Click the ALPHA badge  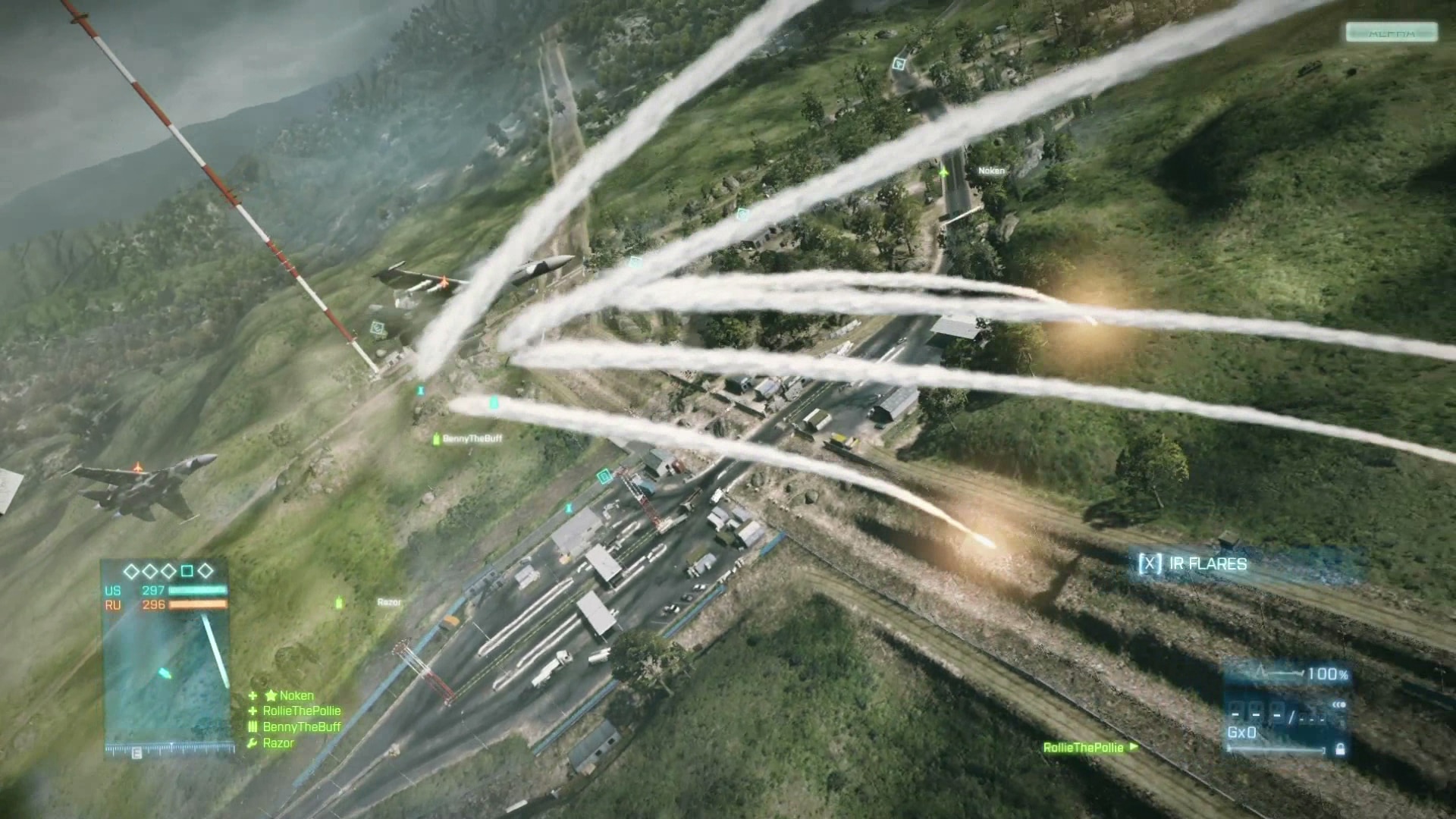point(1391,33)
